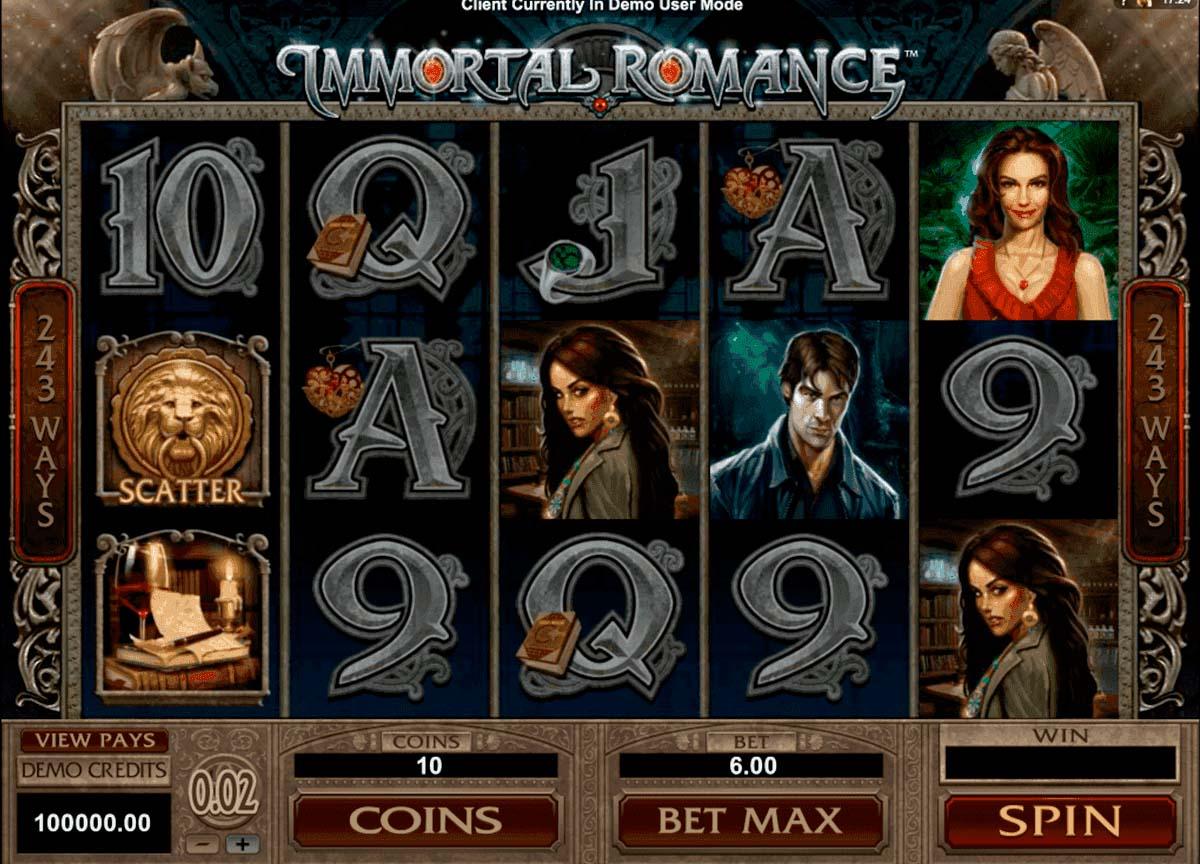1200x864 pixels.
Task: Decrease coin size with minus button
Action: point(203,844)
